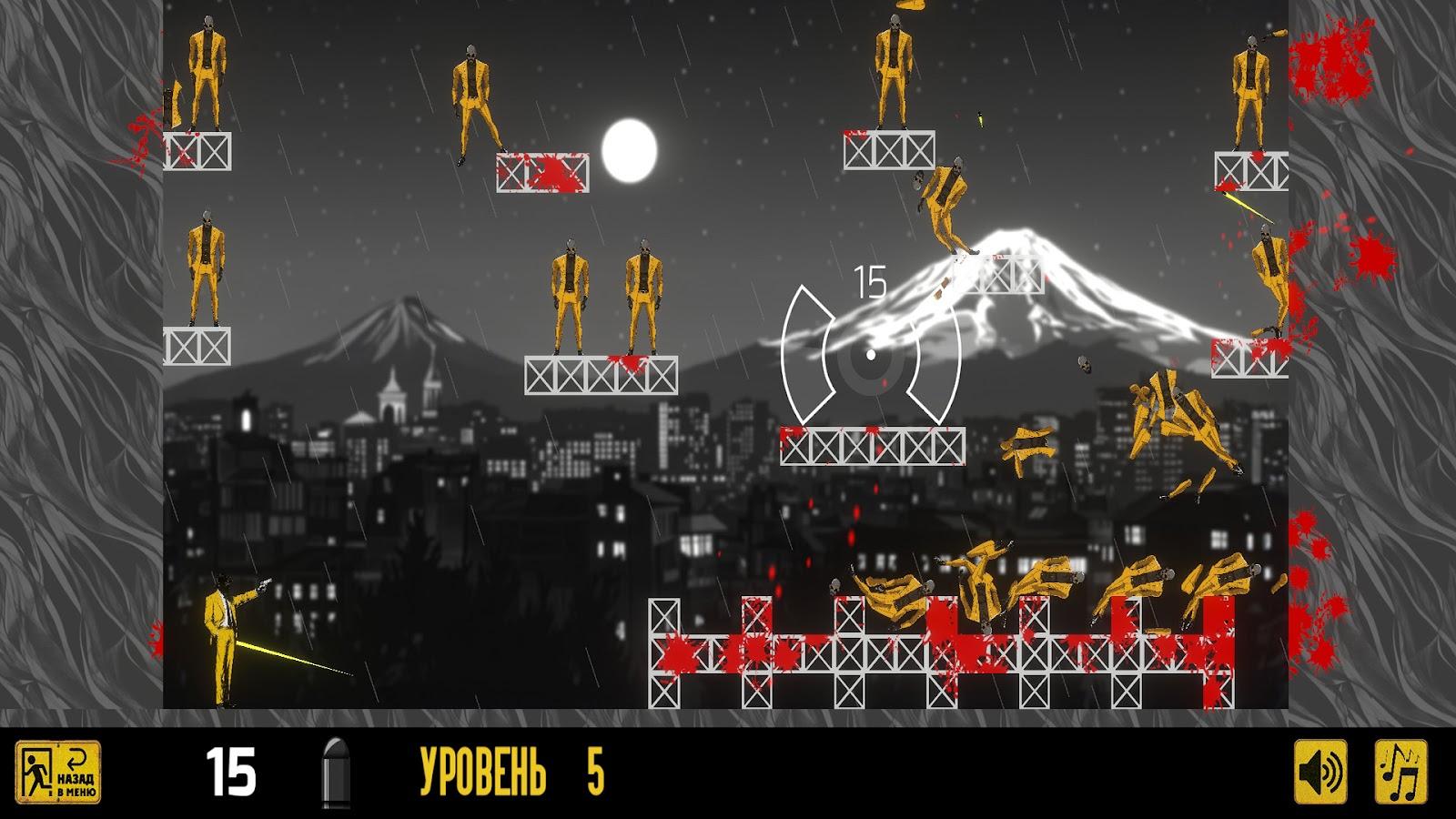Toggle the music notes button
This screenshot has height=819, width=1456.
point(1400,773)
